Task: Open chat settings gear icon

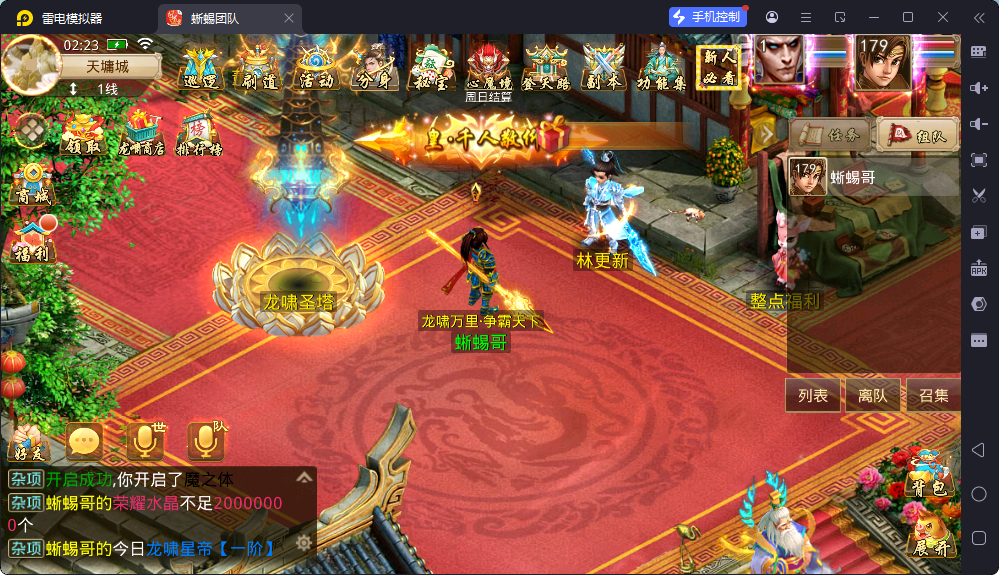Action: pyautogui.click(x=303, y=543)
